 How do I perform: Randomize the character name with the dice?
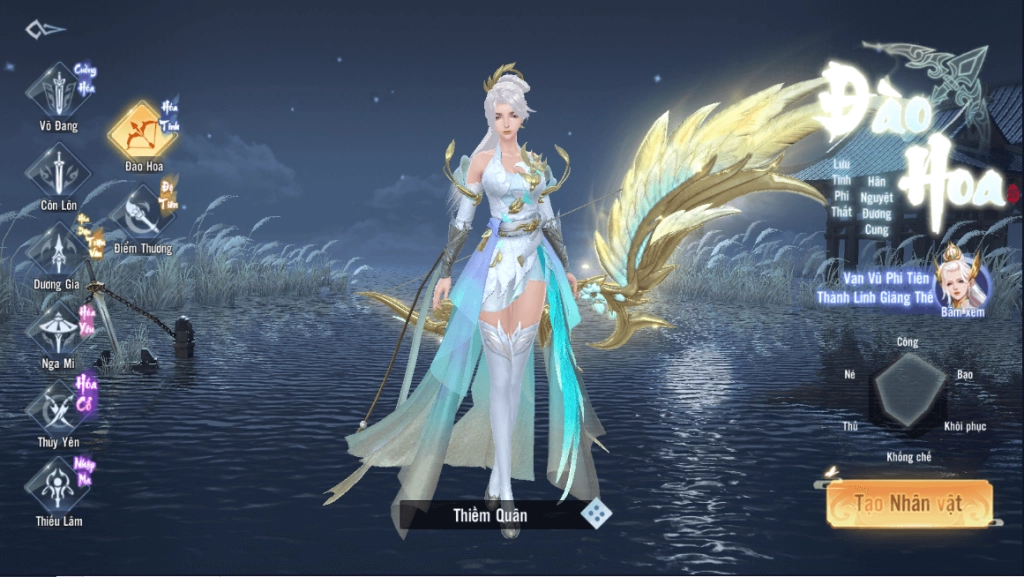pyautogui.click(x=597, y=514)
